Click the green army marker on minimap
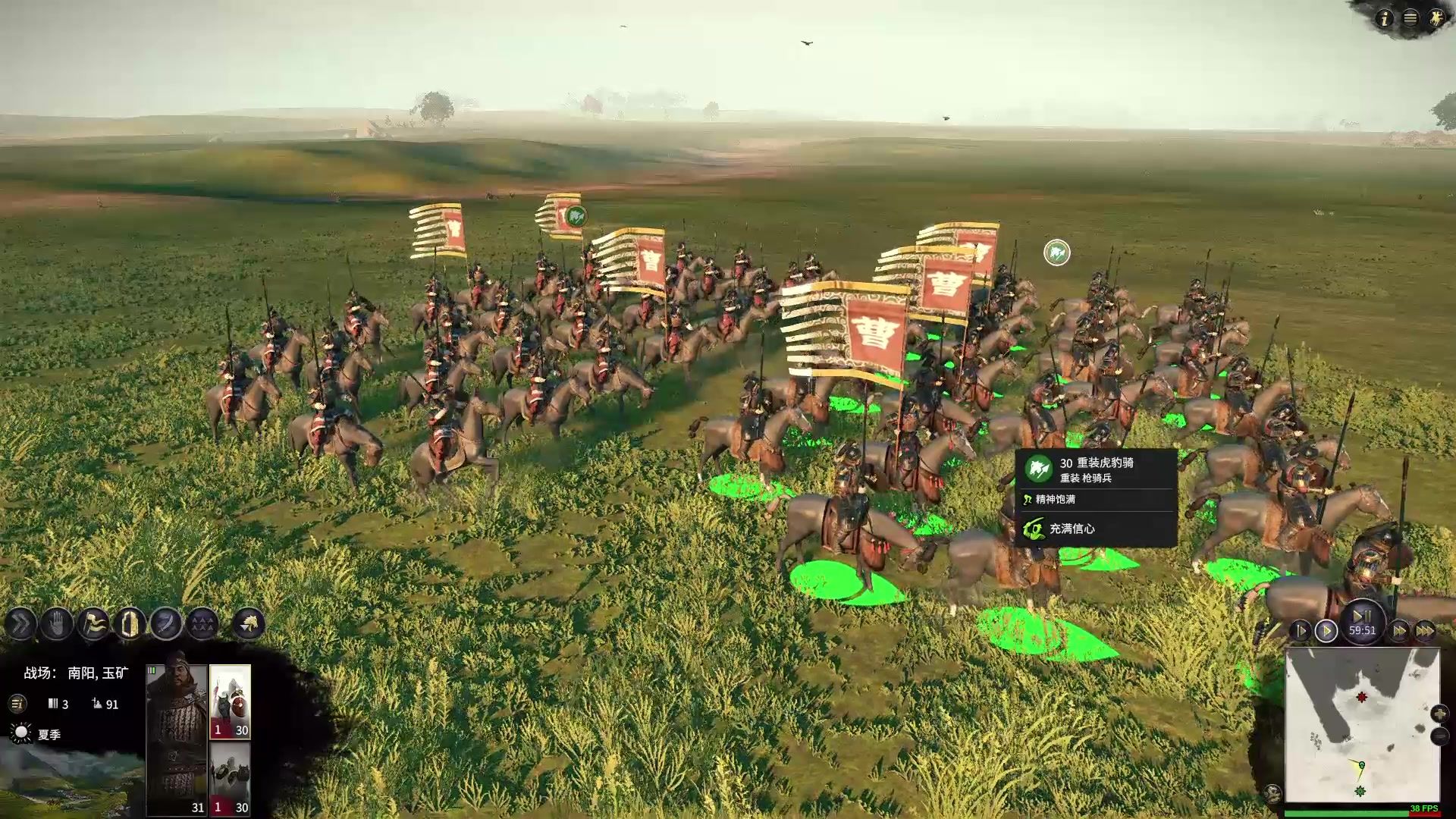The height and width of the screenshot is (819, 1456). coord(1360,791)
